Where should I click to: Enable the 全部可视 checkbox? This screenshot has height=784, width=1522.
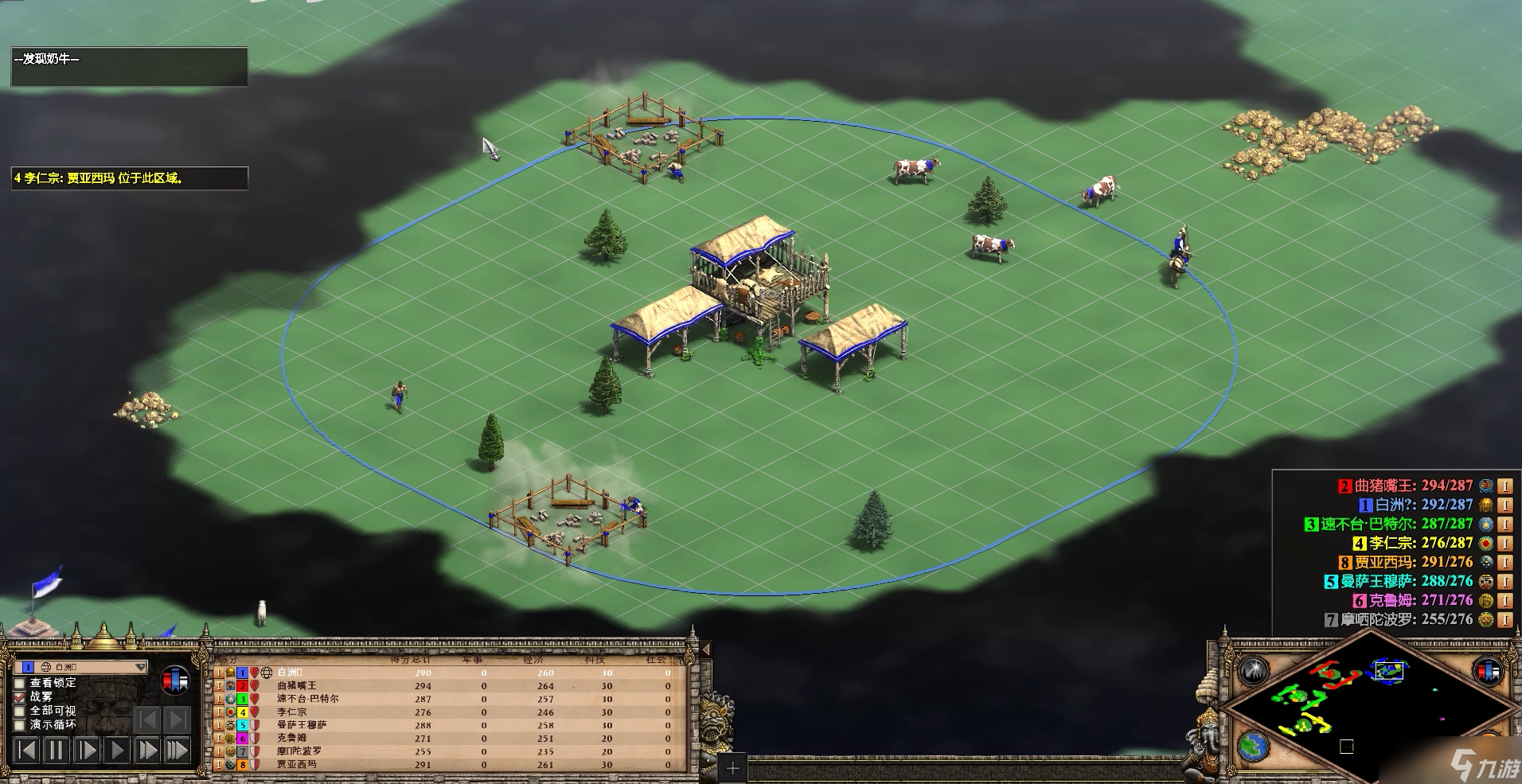(21, 711)
